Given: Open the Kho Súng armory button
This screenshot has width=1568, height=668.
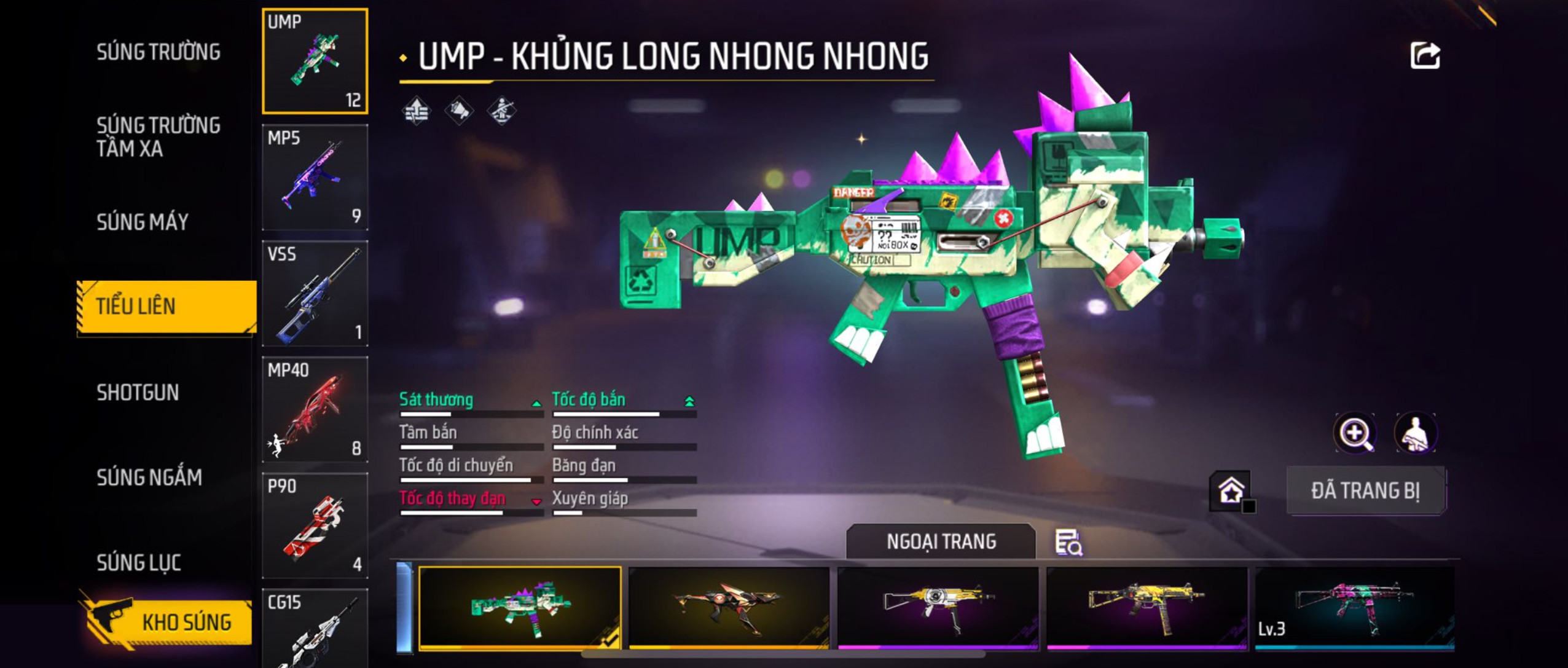Looking at the screenshot, I should [x=167, y=622].
